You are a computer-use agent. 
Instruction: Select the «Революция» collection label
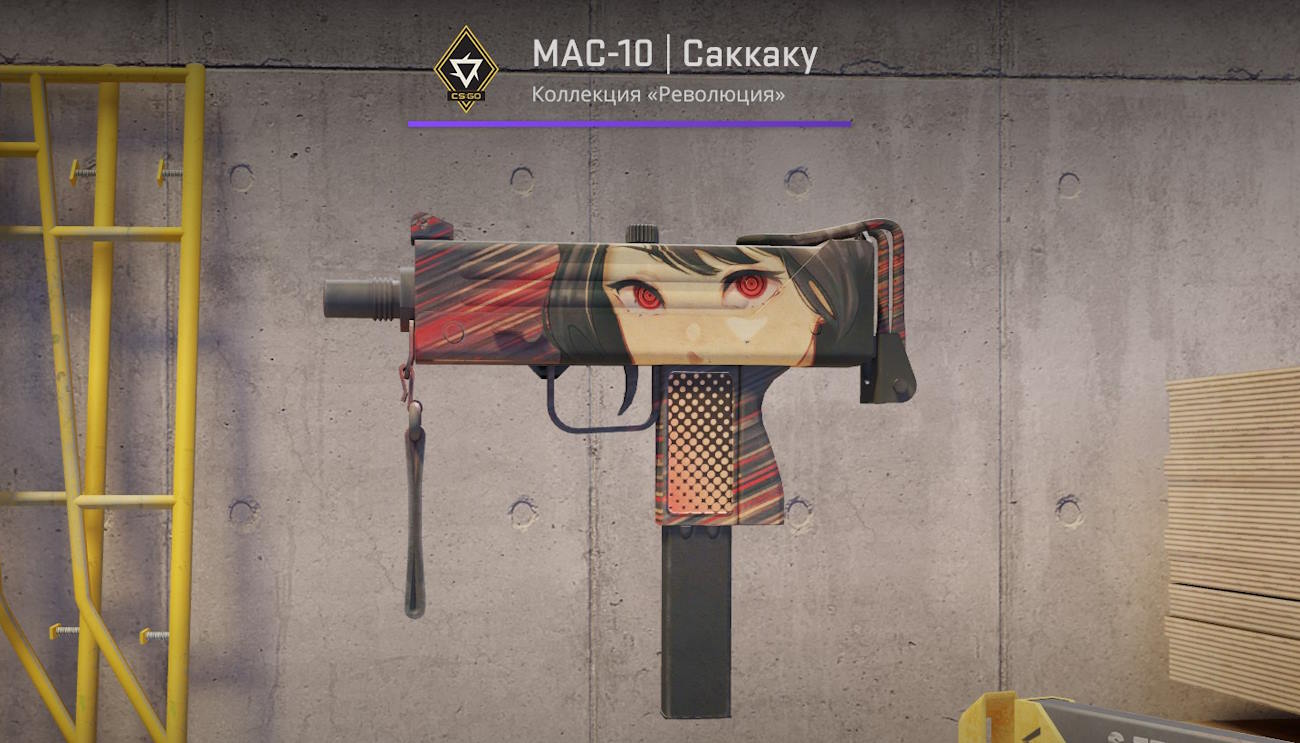(x=658, y=94)
